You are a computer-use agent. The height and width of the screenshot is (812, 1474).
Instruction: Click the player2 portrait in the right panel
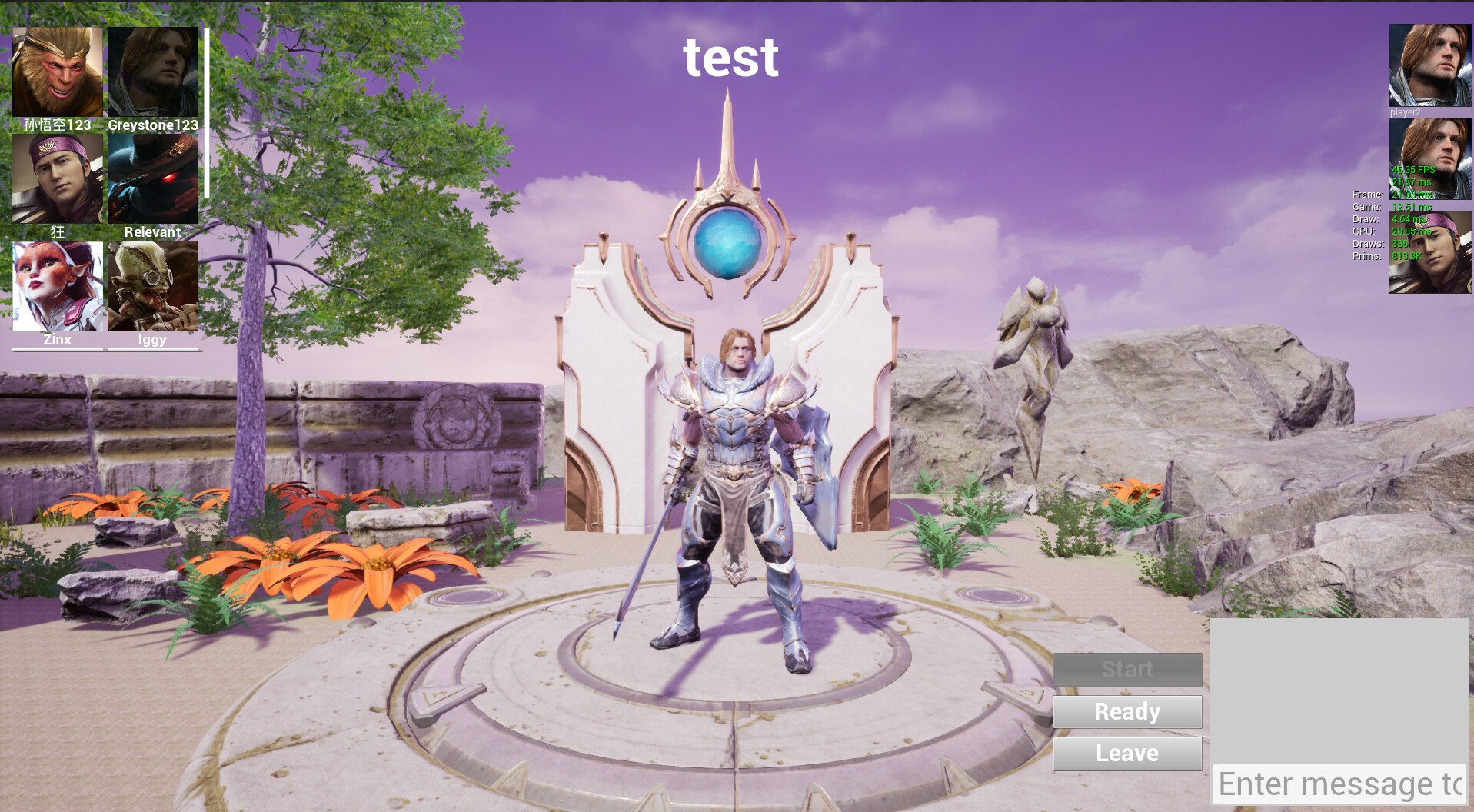tap(1429, 65)
